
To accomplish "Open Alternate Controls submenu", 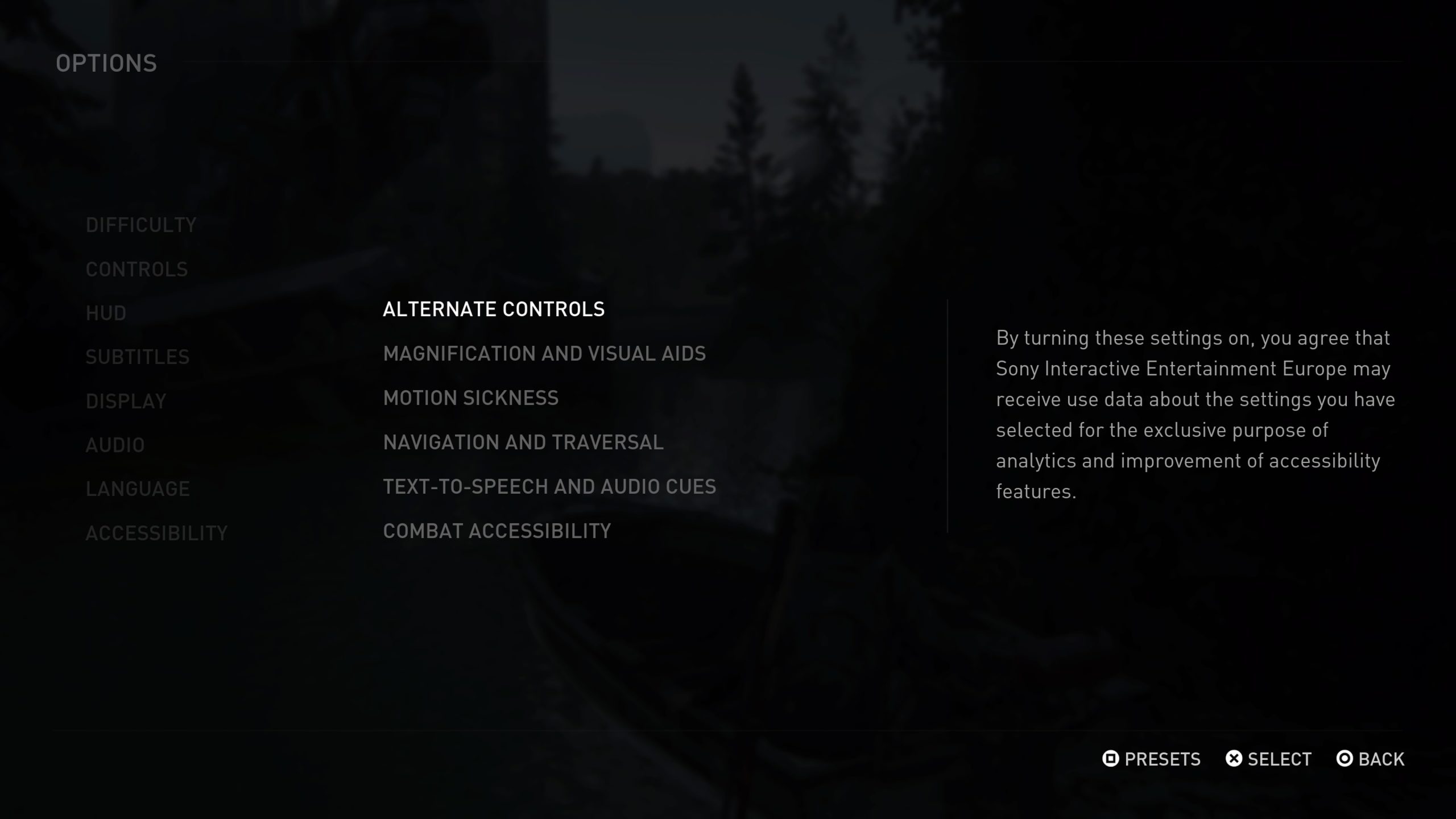I will point(494,309).
